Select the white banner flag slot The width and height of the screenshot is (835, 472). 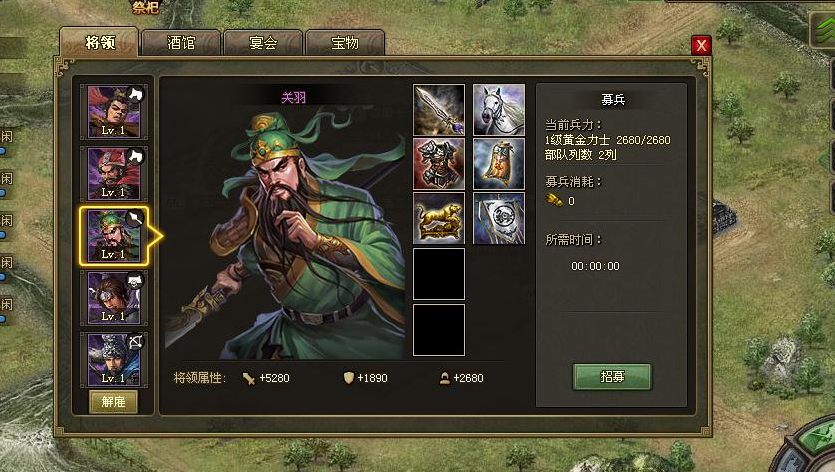[498, 218]
